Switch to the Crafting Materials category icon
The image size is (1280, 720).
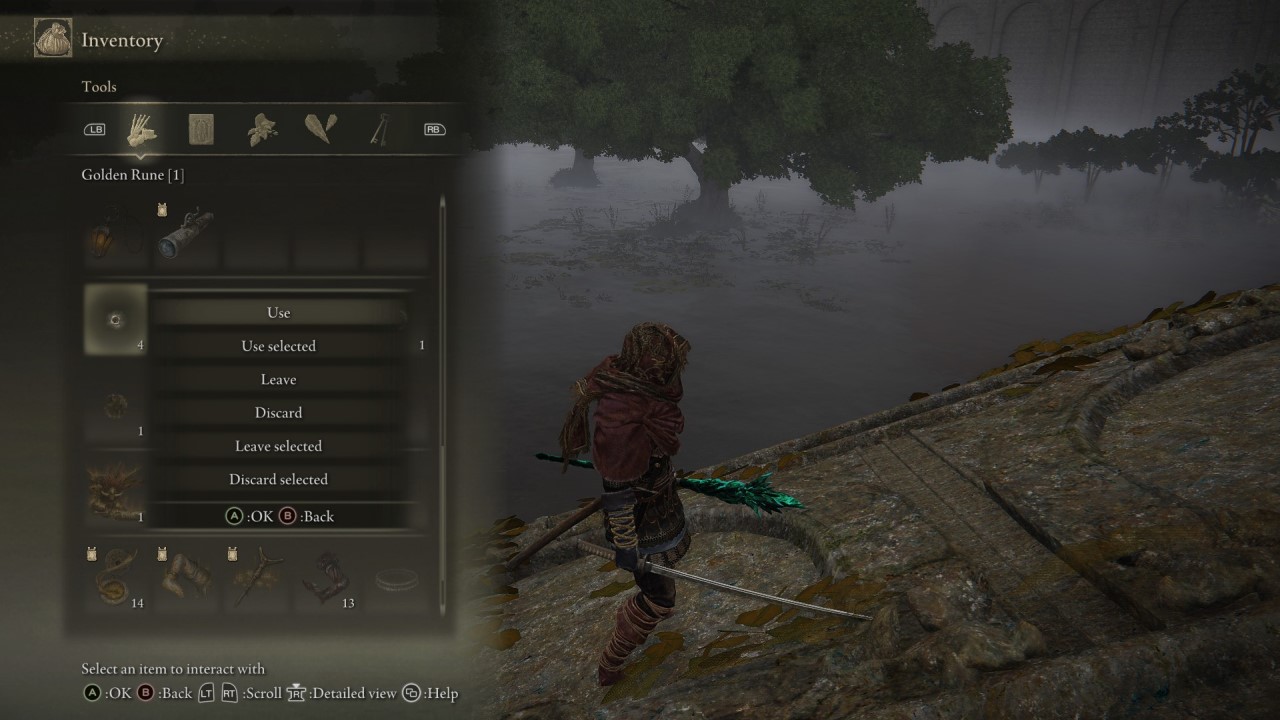click(260, 128)
